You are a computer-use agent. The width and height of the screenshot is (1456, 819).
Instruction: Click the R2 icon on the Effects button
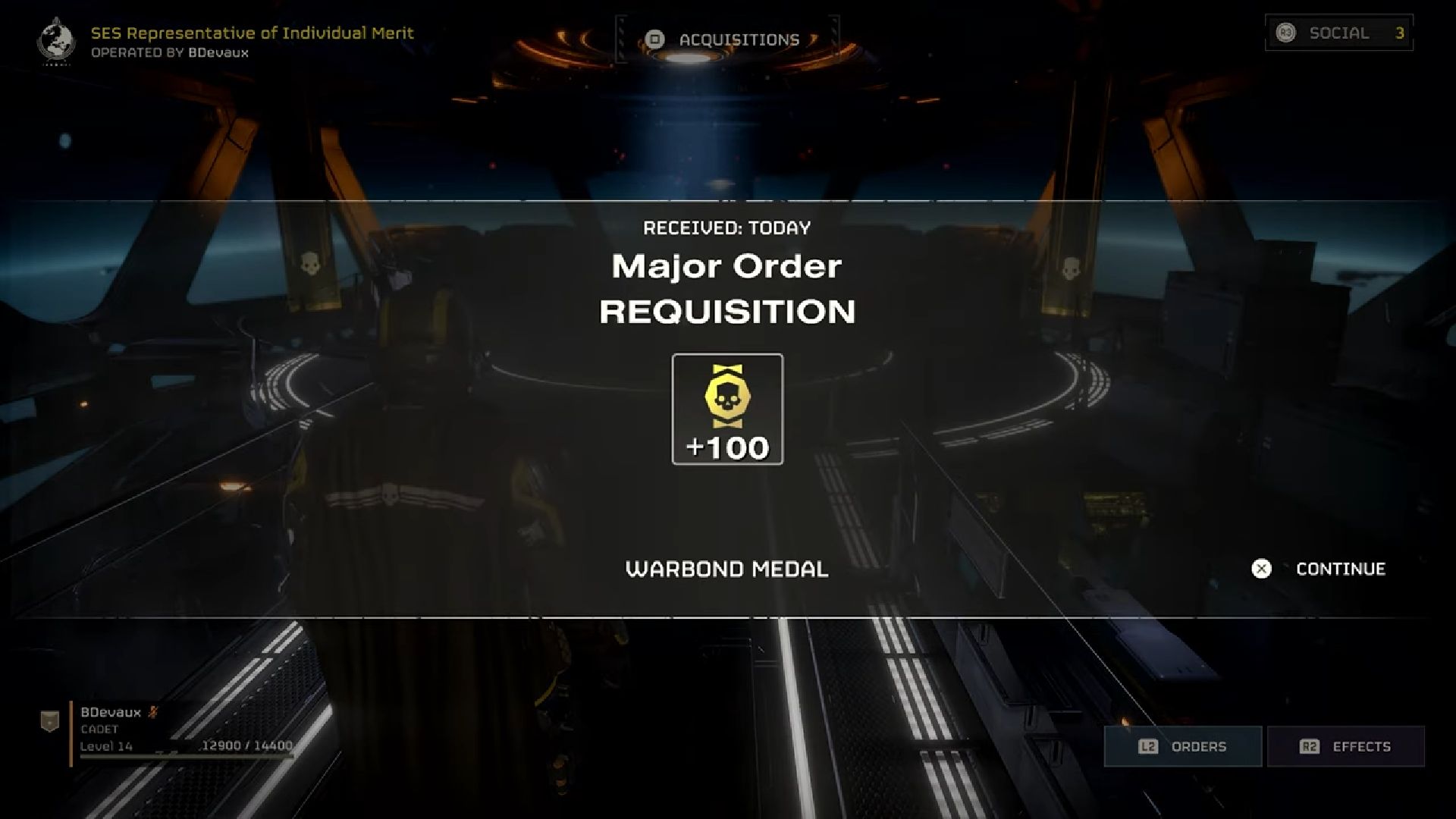(x=1311, y=746)
